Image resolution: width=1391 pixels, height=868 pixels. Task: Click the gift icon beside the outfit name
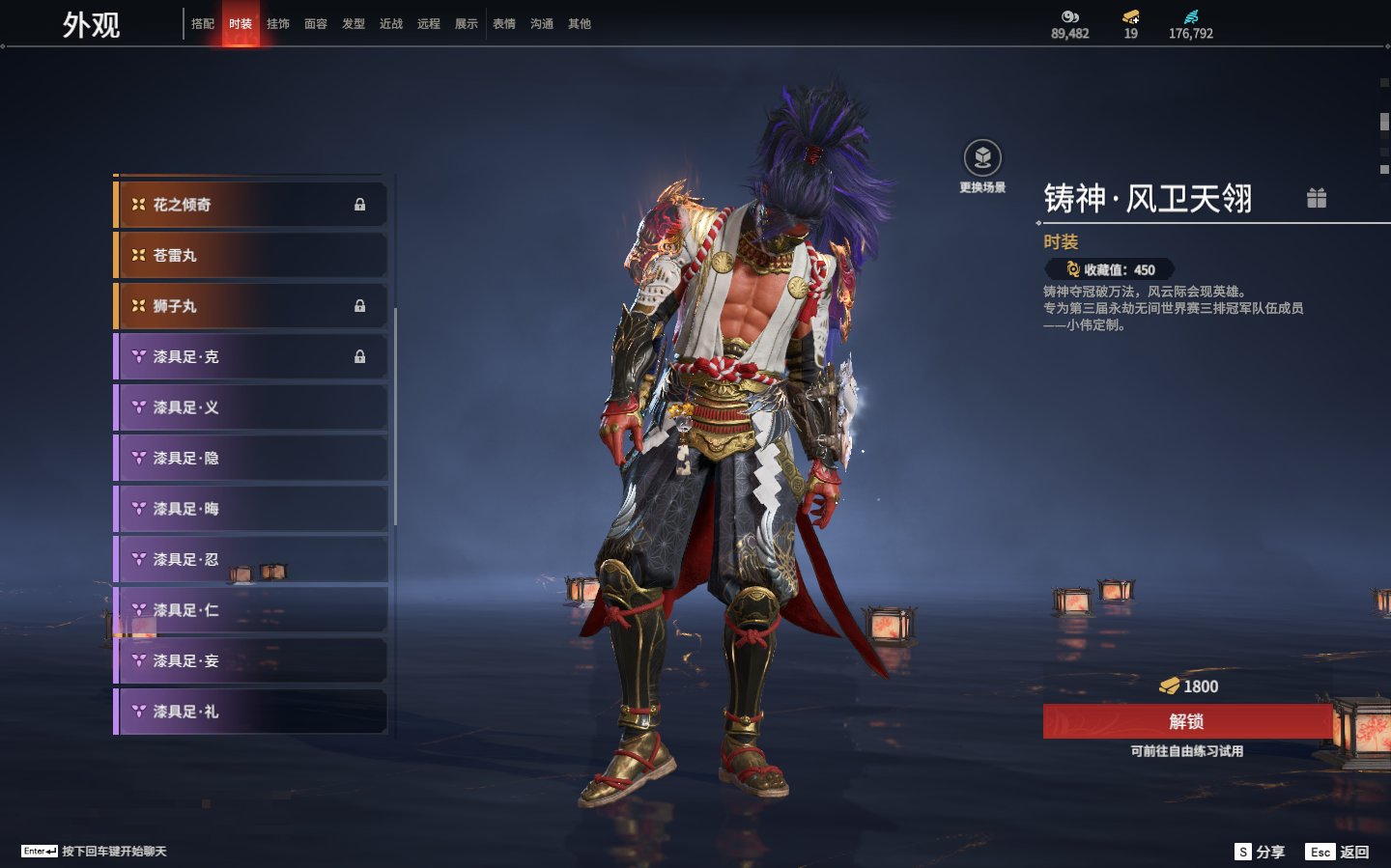[x=1317, y=198]
